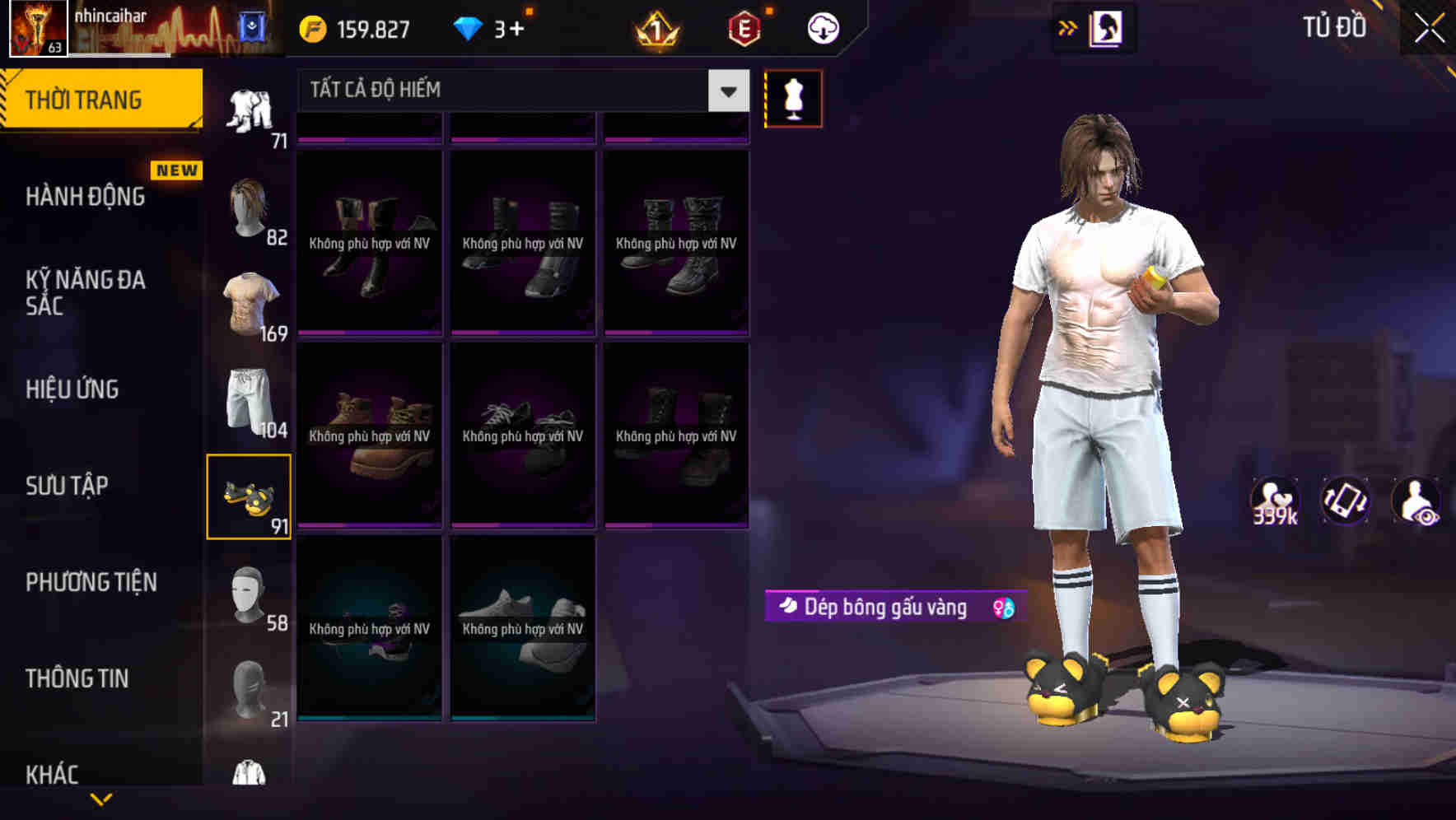Expand the left menu with the bottom chevron
Viewport: 1456px width, 820px height.
click(x=102, y=797)
